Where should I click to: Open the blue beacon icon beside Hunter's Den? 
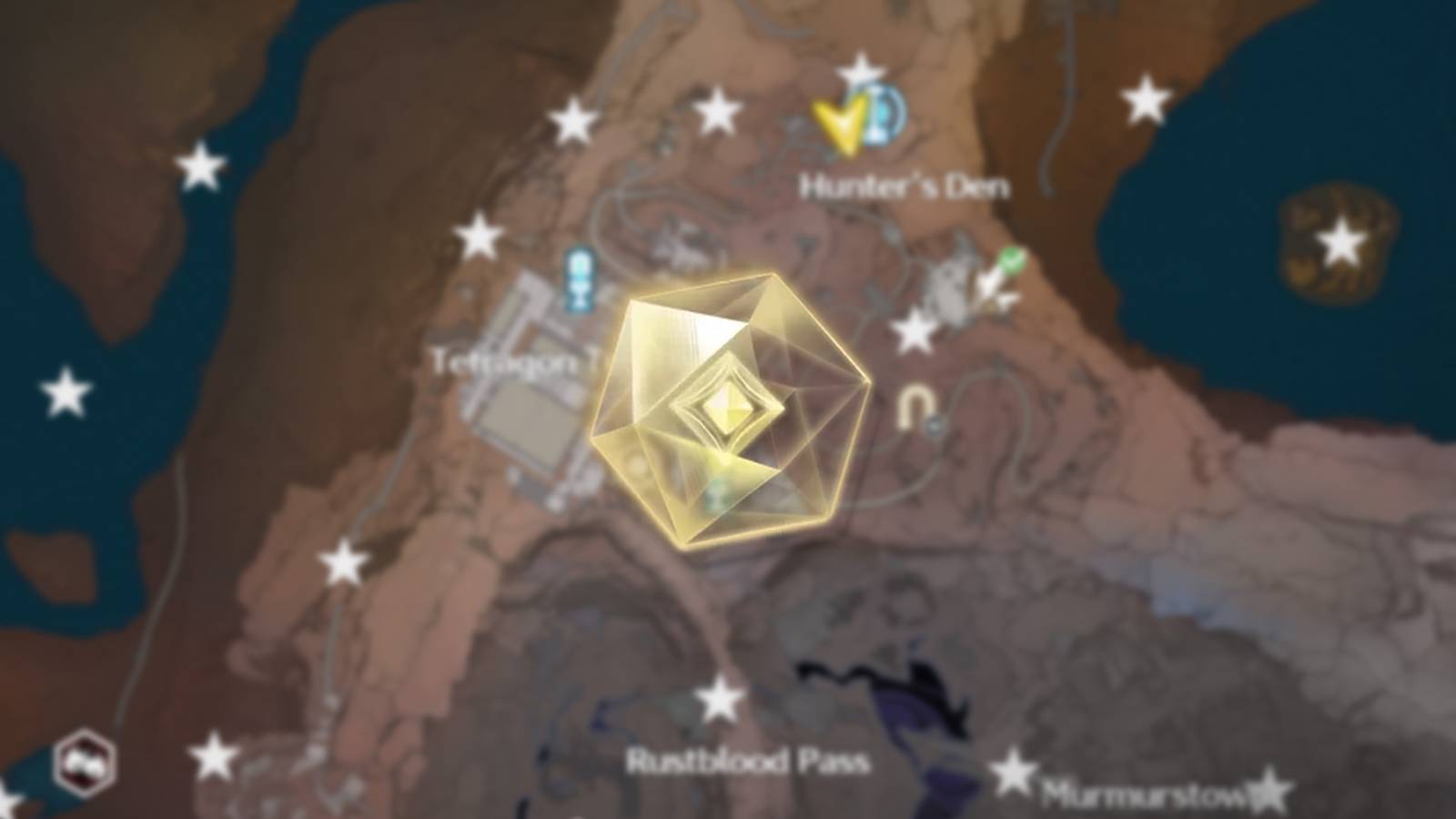[x=881, y=118]
